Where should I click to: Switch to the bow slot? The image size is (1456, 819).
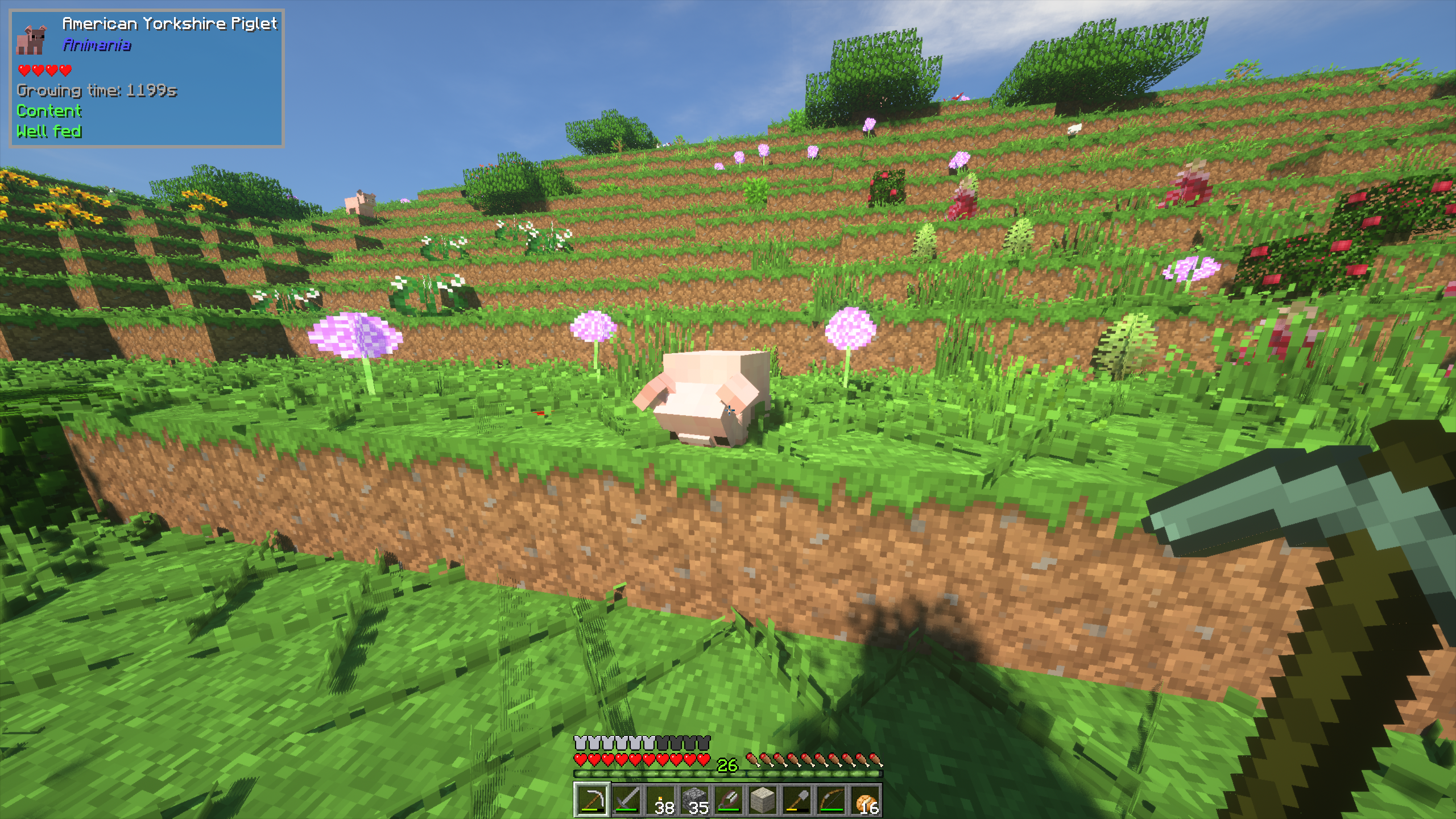click(x=830, y=800)
